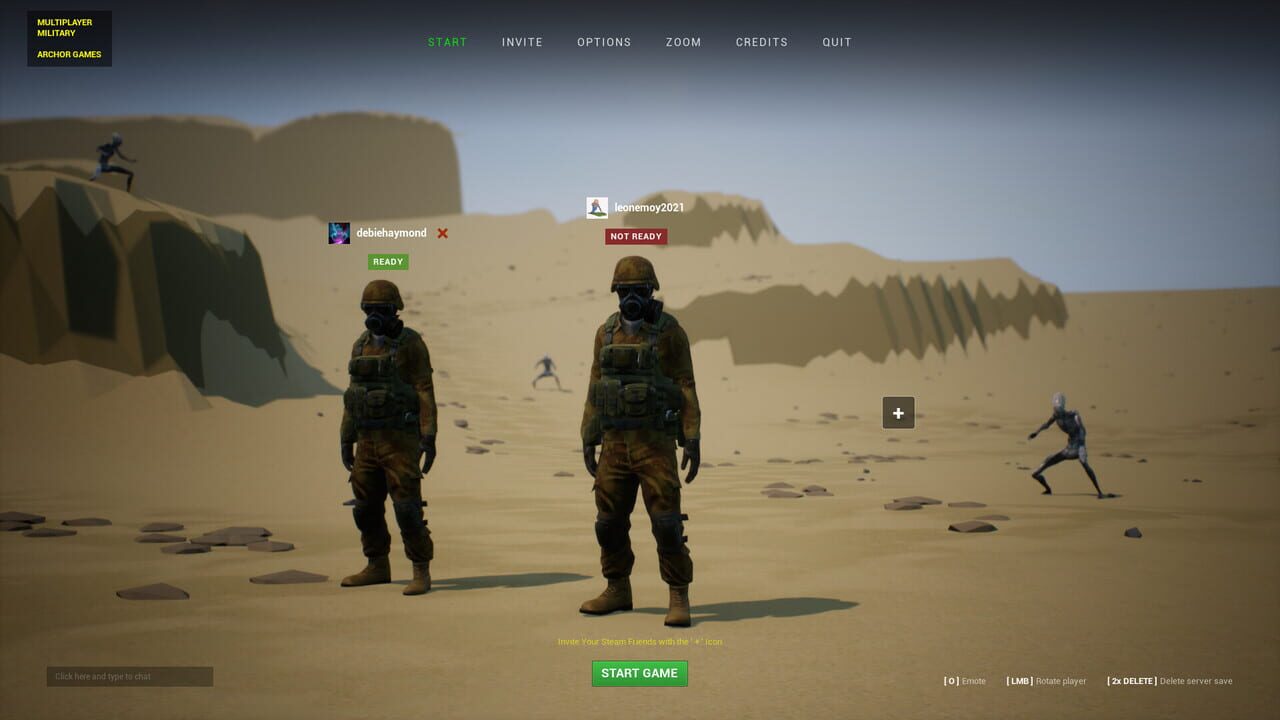The height and width of the screenshot is (720, 1280).
Task: Click the chat input field
Action: point(130,676)
